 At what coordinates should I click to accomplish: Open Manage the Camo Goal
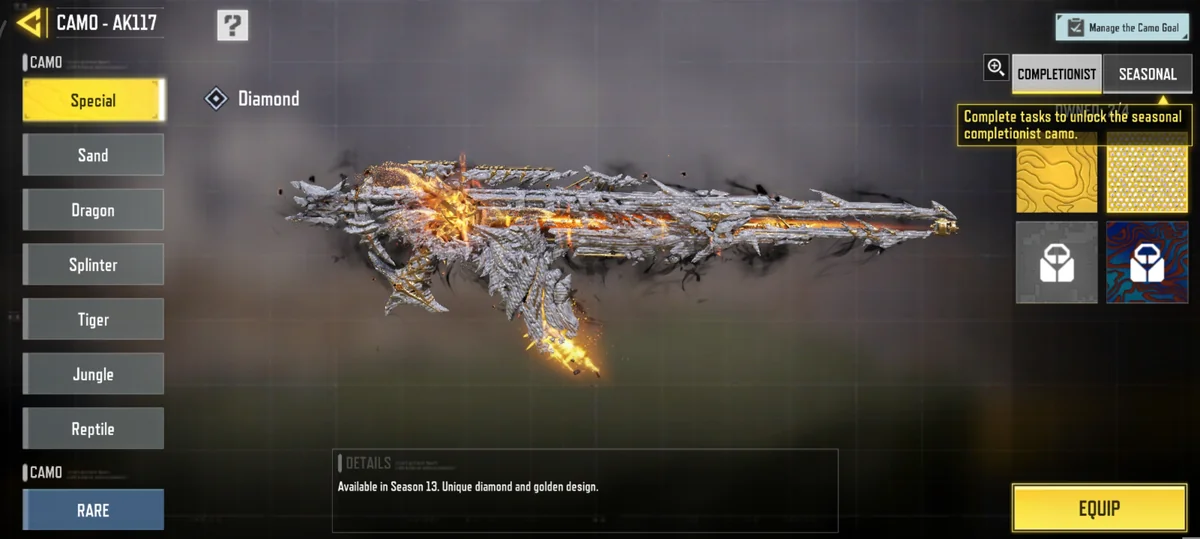tap(1122, 27)
